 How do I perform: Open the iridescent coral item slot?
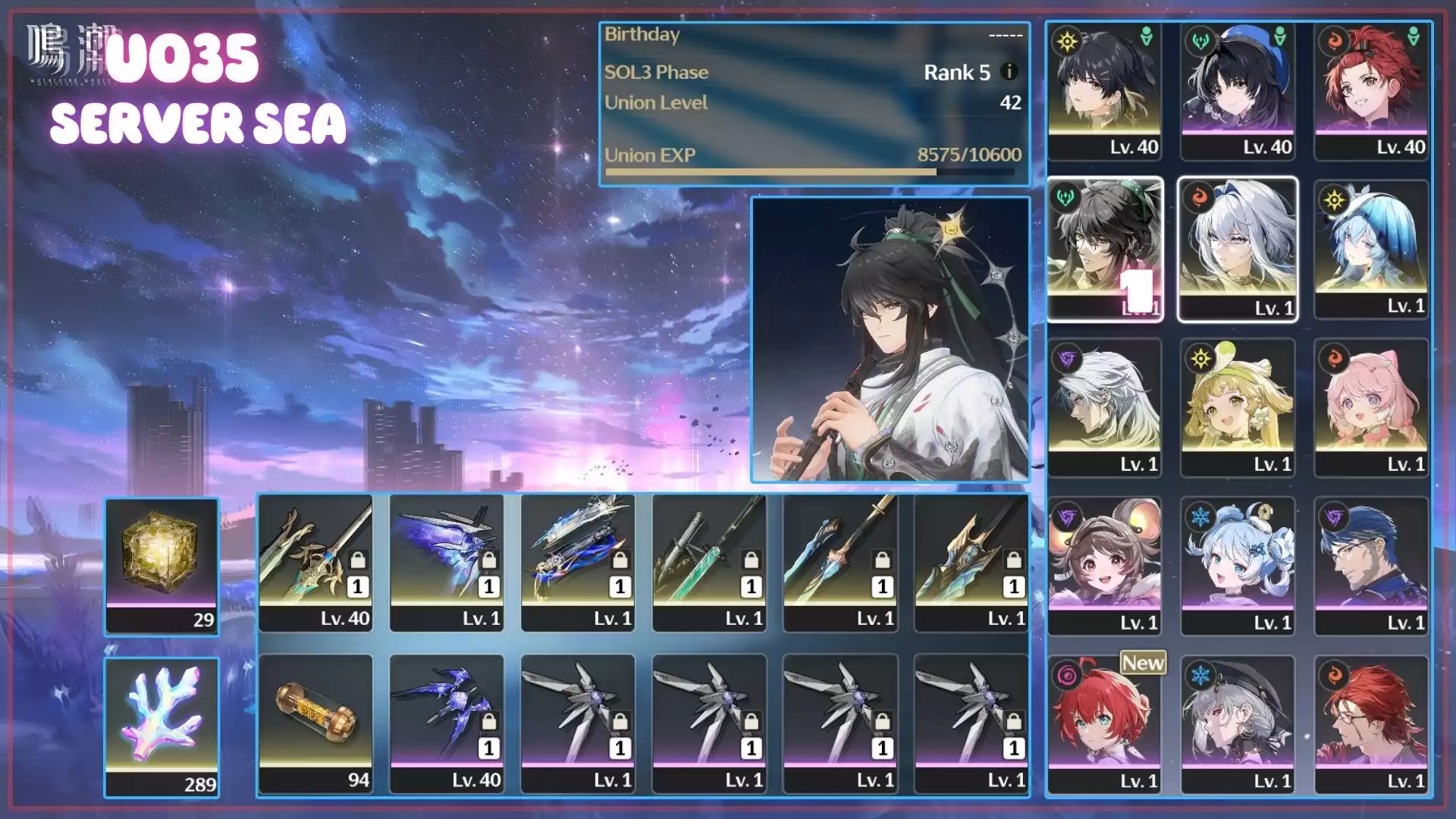(162, 726)
